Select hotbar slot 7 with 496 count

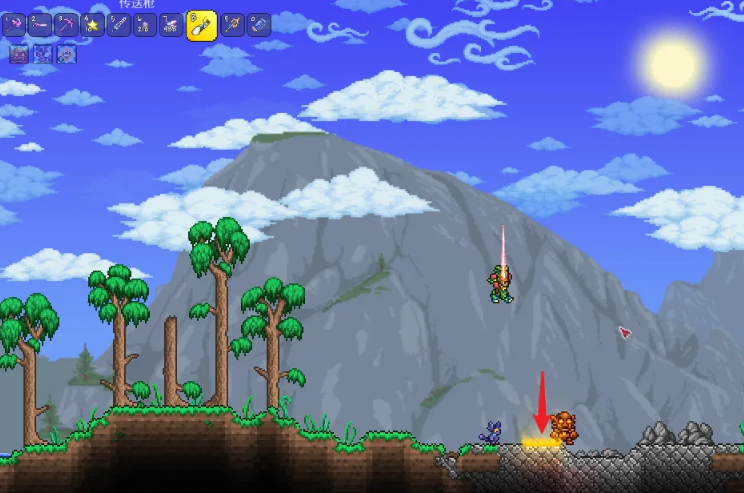click(x=169, y=25)
